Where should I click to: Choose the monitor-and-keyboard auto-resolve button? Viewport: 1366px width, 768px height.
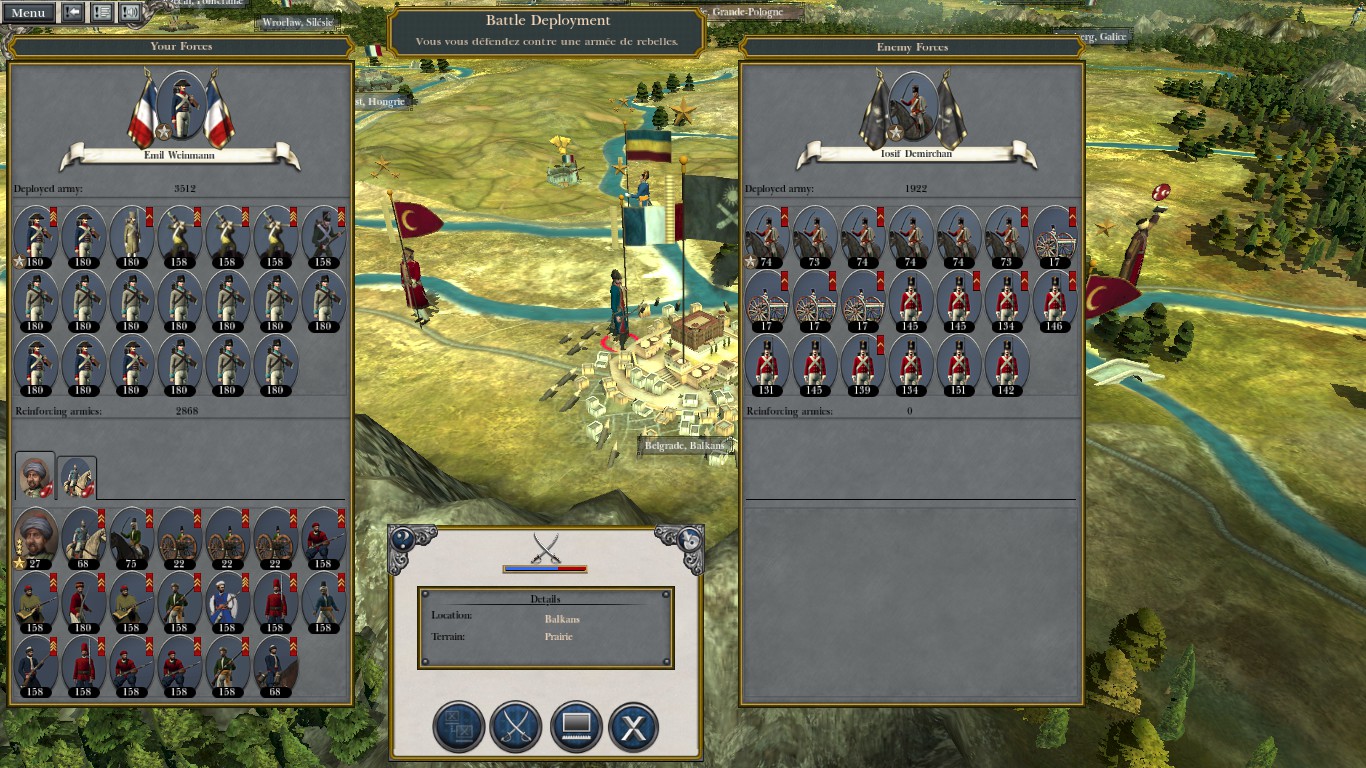tap(574, 726)
